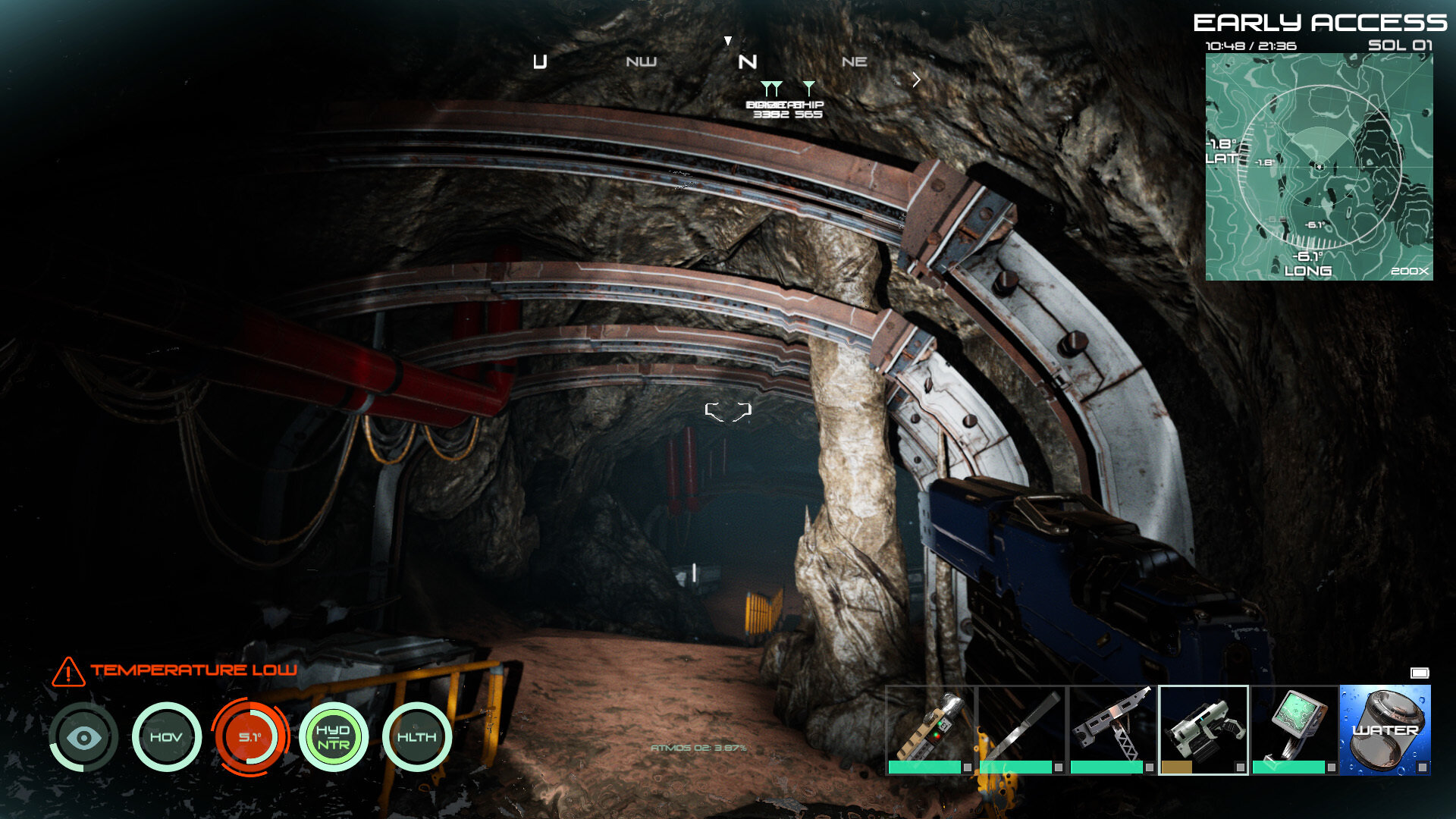Click the eye visibility status icon
1456x819 pixels.
[x=83, y=737]
